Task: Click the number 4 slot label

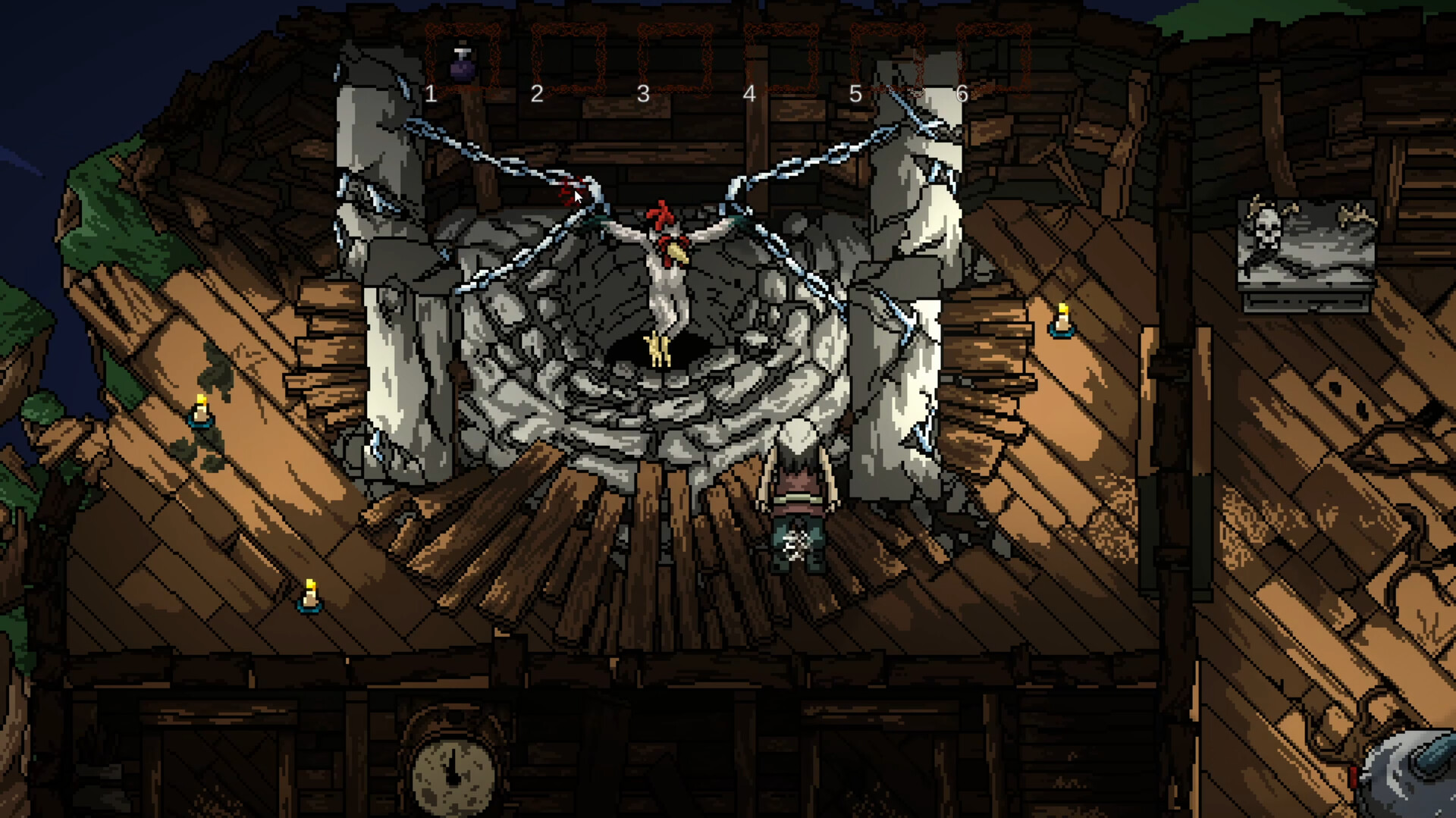Action: 749,94
